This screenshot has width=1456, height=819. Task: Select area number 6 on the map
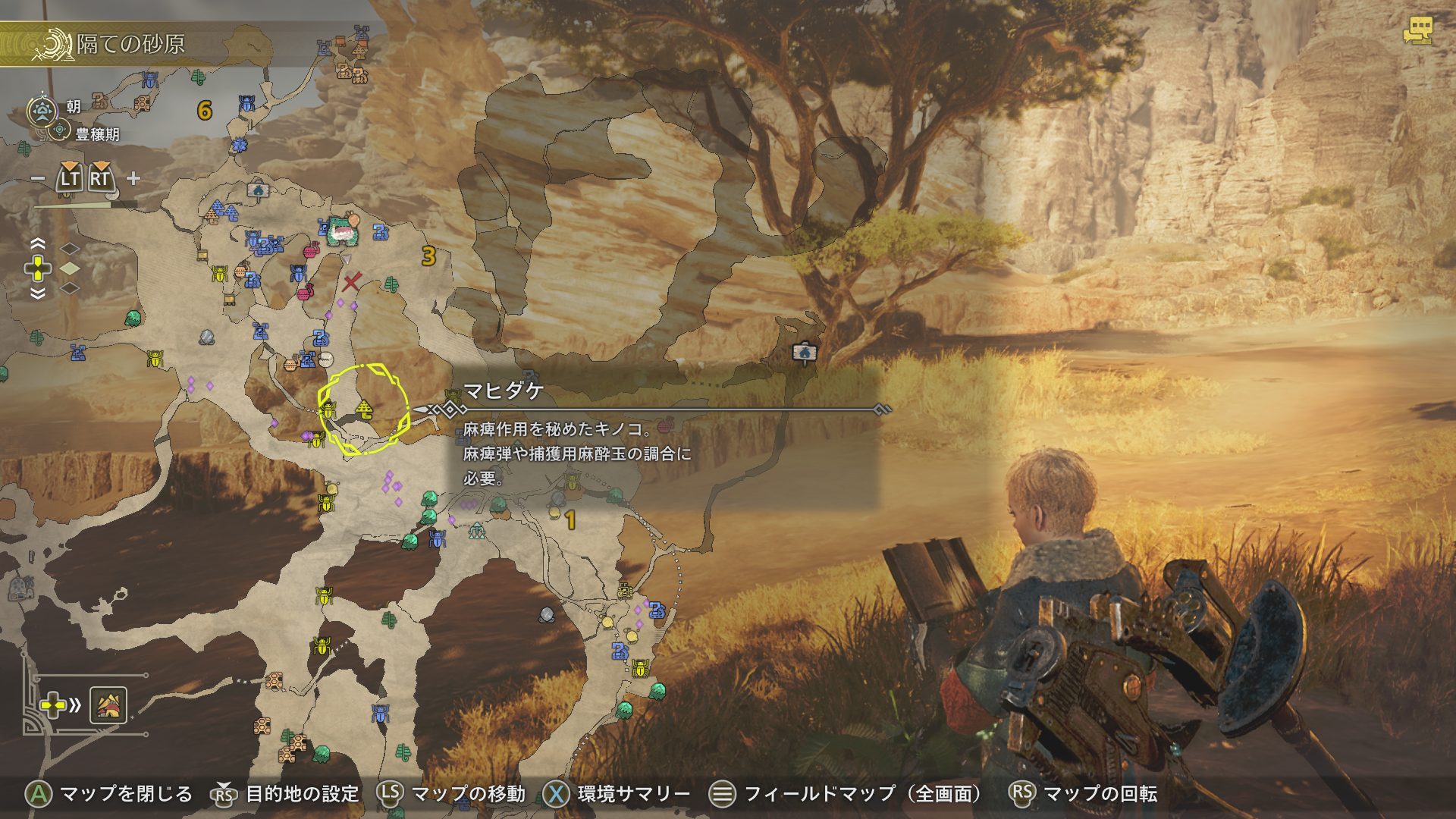click(x=204, y=111)
